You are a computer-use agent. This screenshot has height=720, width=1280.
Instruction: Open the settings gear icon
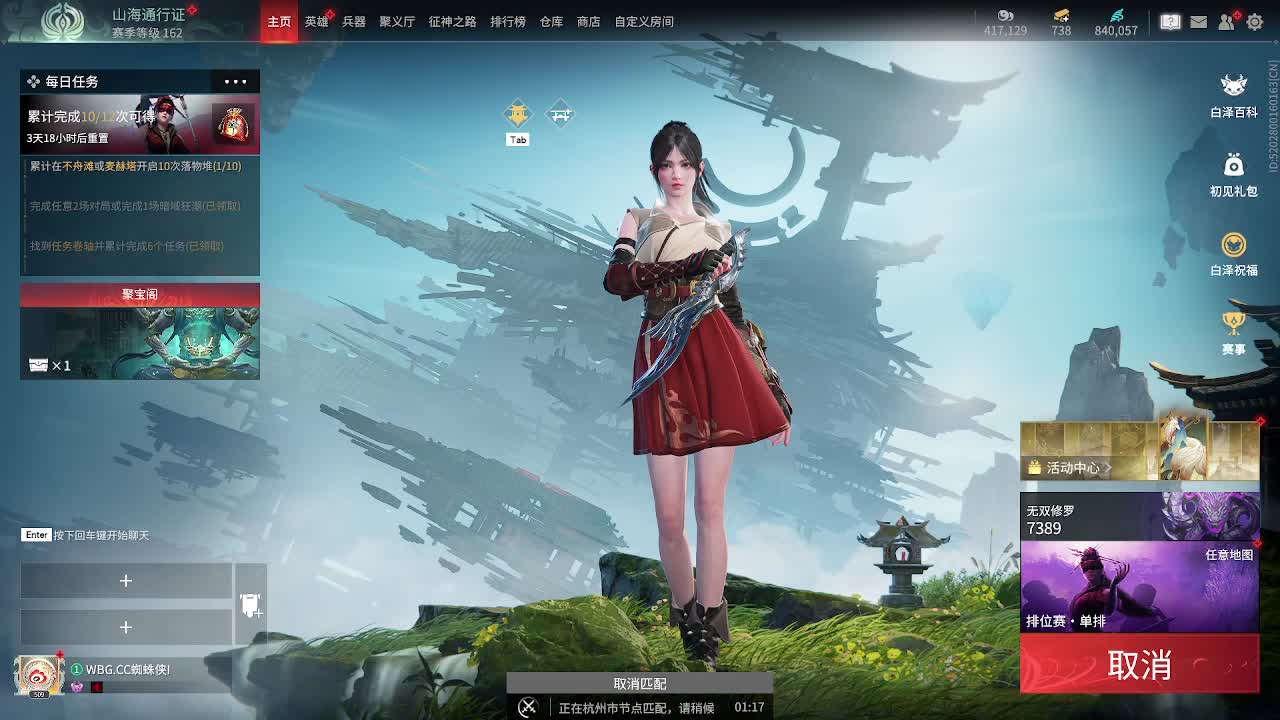[x=1253, y=20]
